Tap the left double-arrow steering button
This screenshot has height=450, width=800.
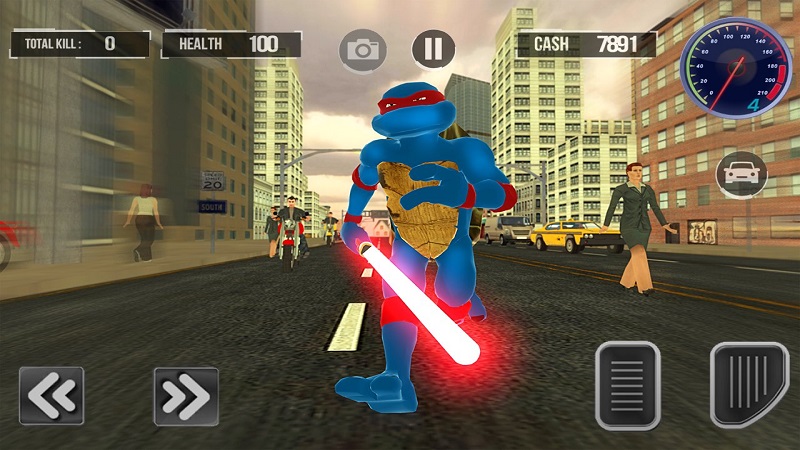coord(50,396)
